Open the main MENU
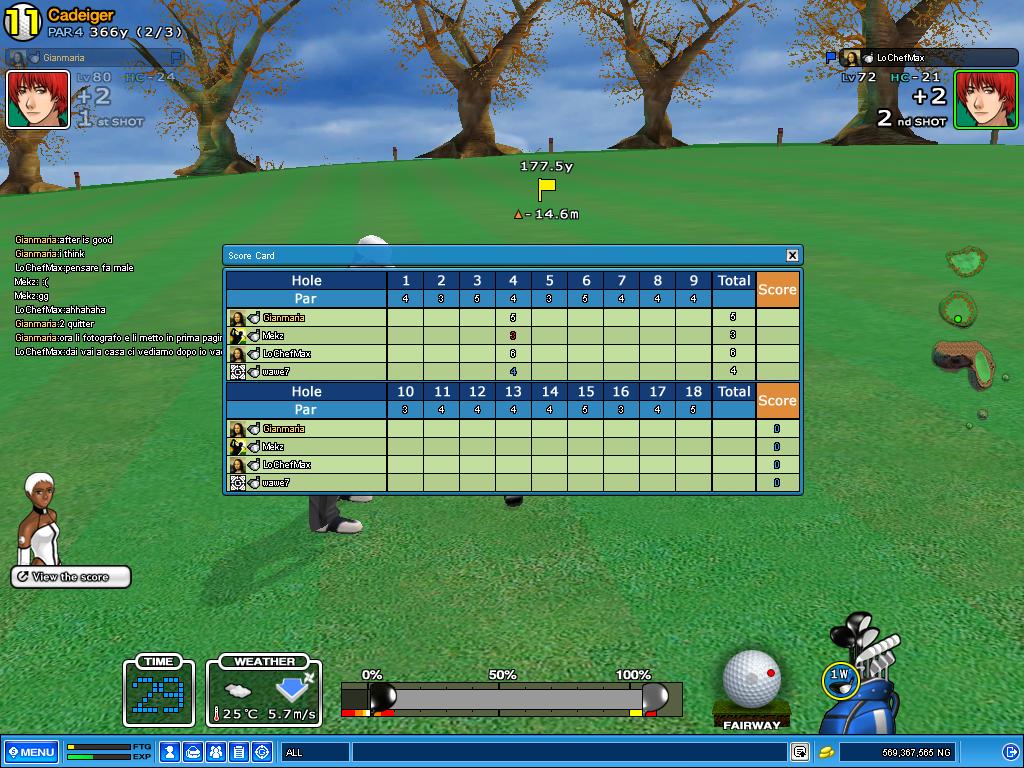The height and width of the screenshot is (768, 1024). pyautogui.click(x=30, y=752)
